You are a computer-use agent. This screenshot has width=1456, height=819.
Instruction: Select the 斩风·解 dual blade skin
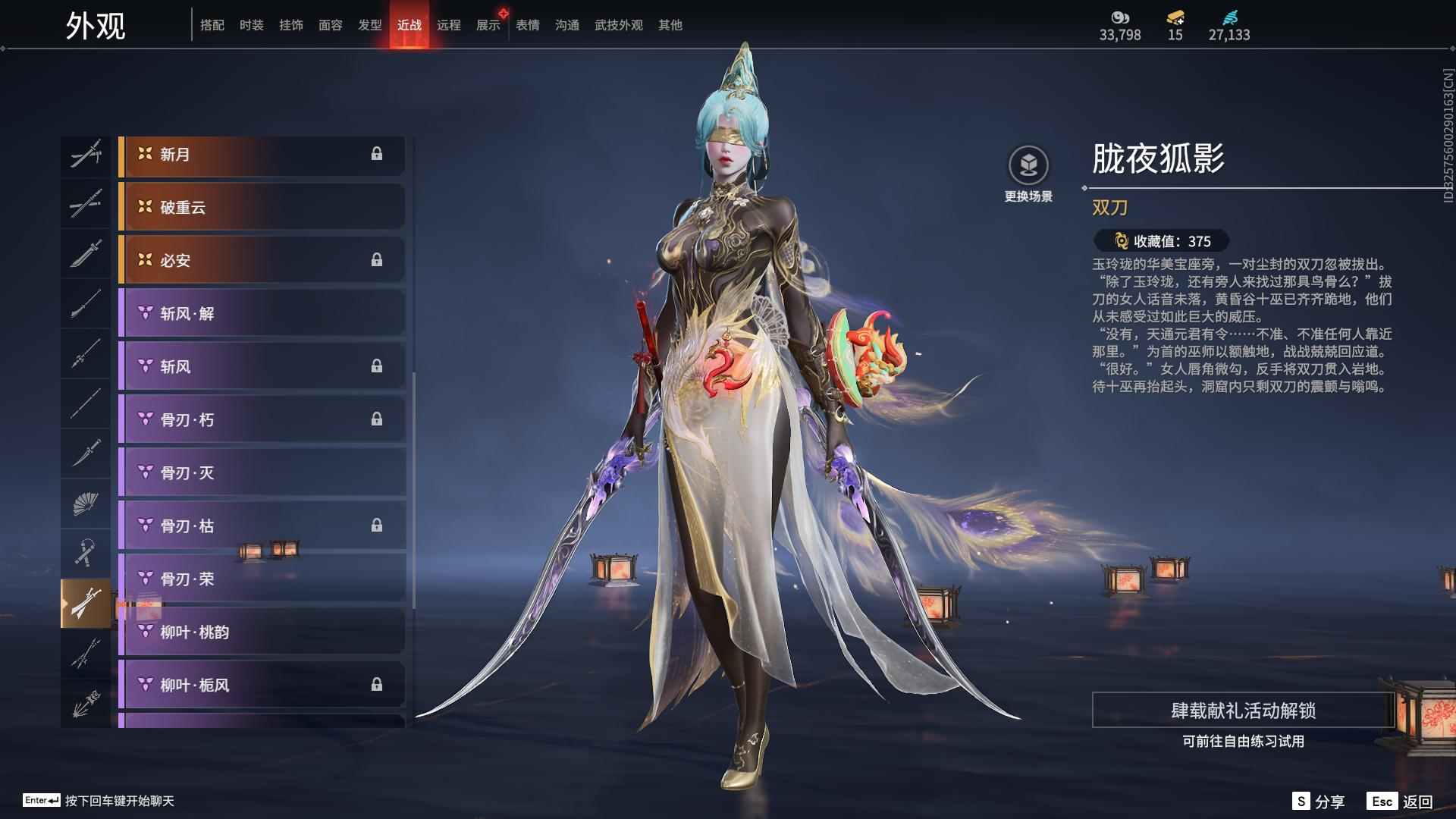pyautogui.click(x=262, y=313)
